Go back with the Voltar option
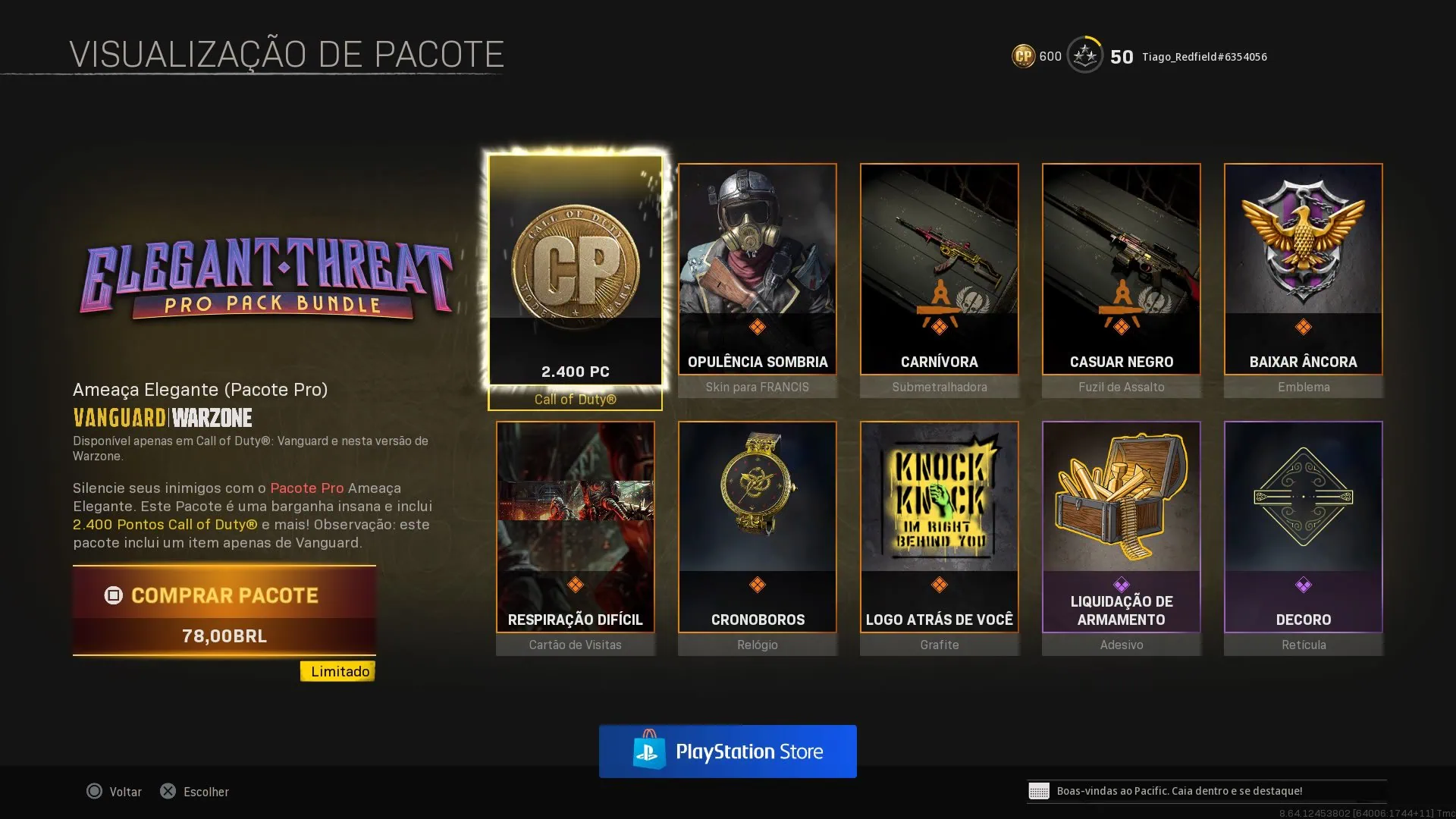This screenshot has width=1456, height=819. coord(115,792)
